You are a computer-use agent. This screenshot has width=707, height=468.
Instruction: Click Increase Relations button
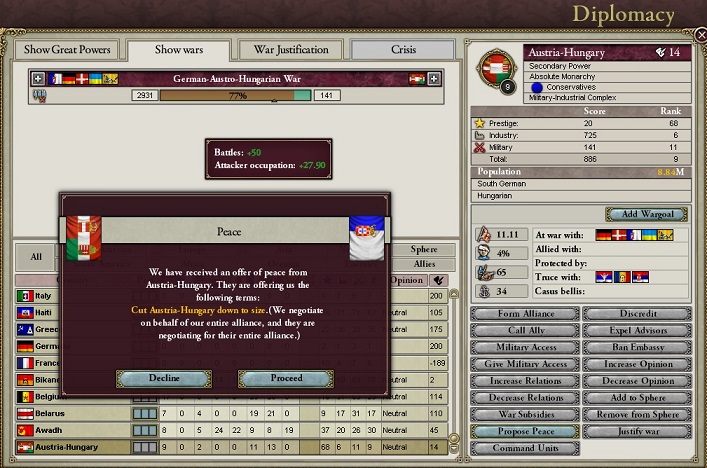[525, 381]
